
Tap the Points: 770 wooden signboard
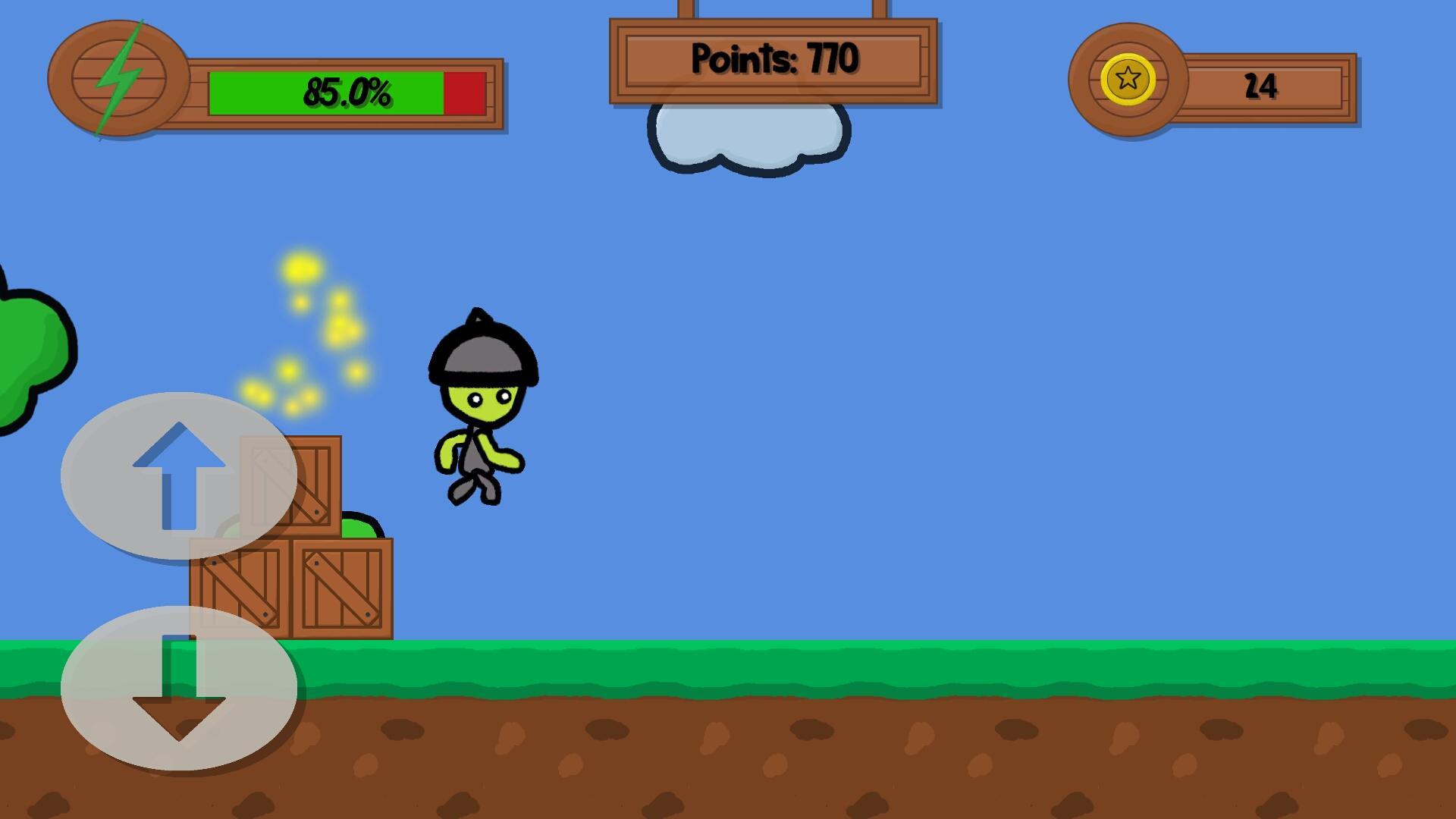pyautogui.click(x=773, y=61)
